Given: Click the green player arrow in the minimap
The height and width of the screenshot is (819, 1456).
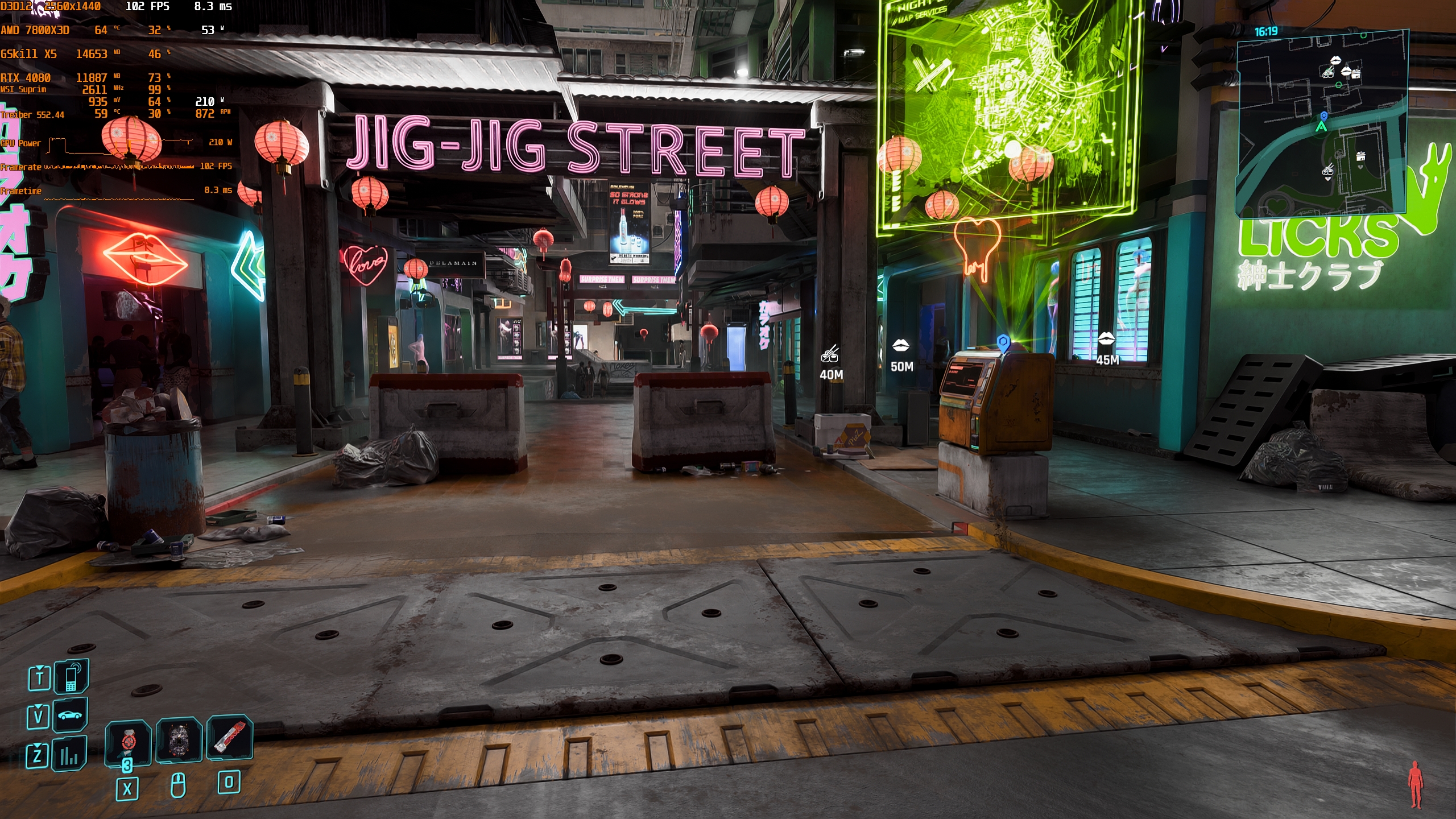Looking at the screenshot, I should 1322,127.
